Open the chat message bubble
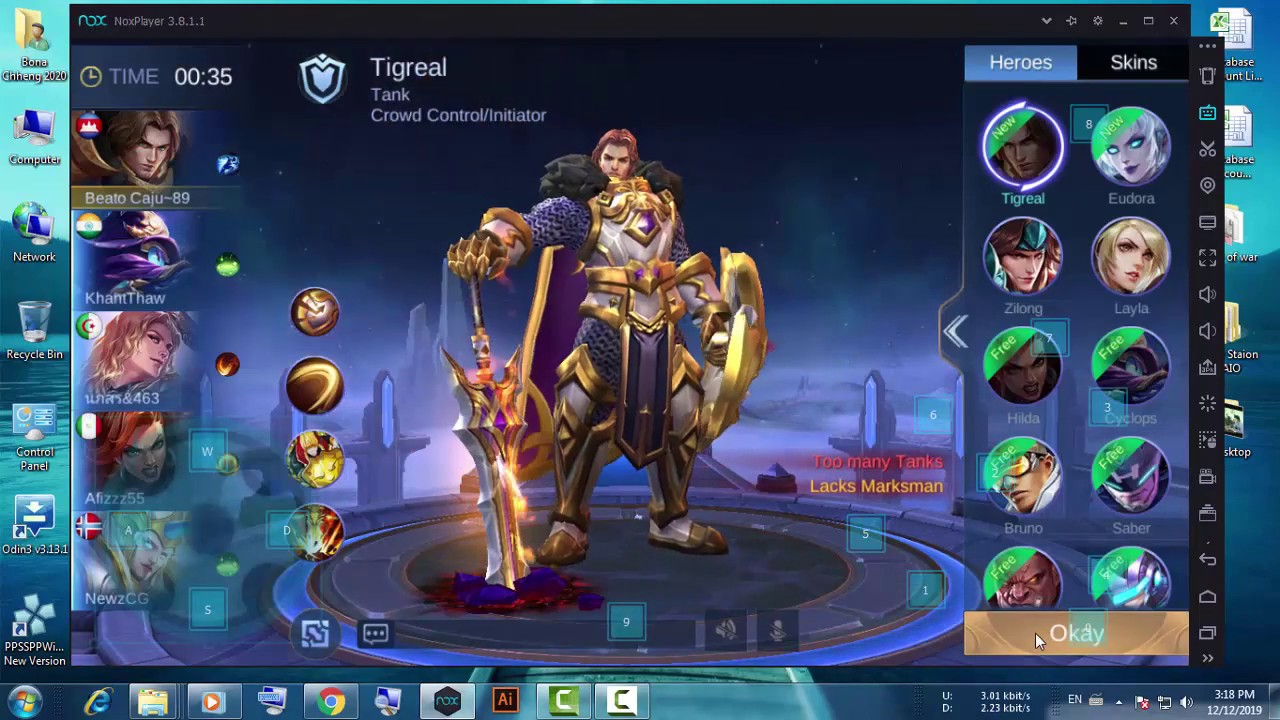 point(376,633)
